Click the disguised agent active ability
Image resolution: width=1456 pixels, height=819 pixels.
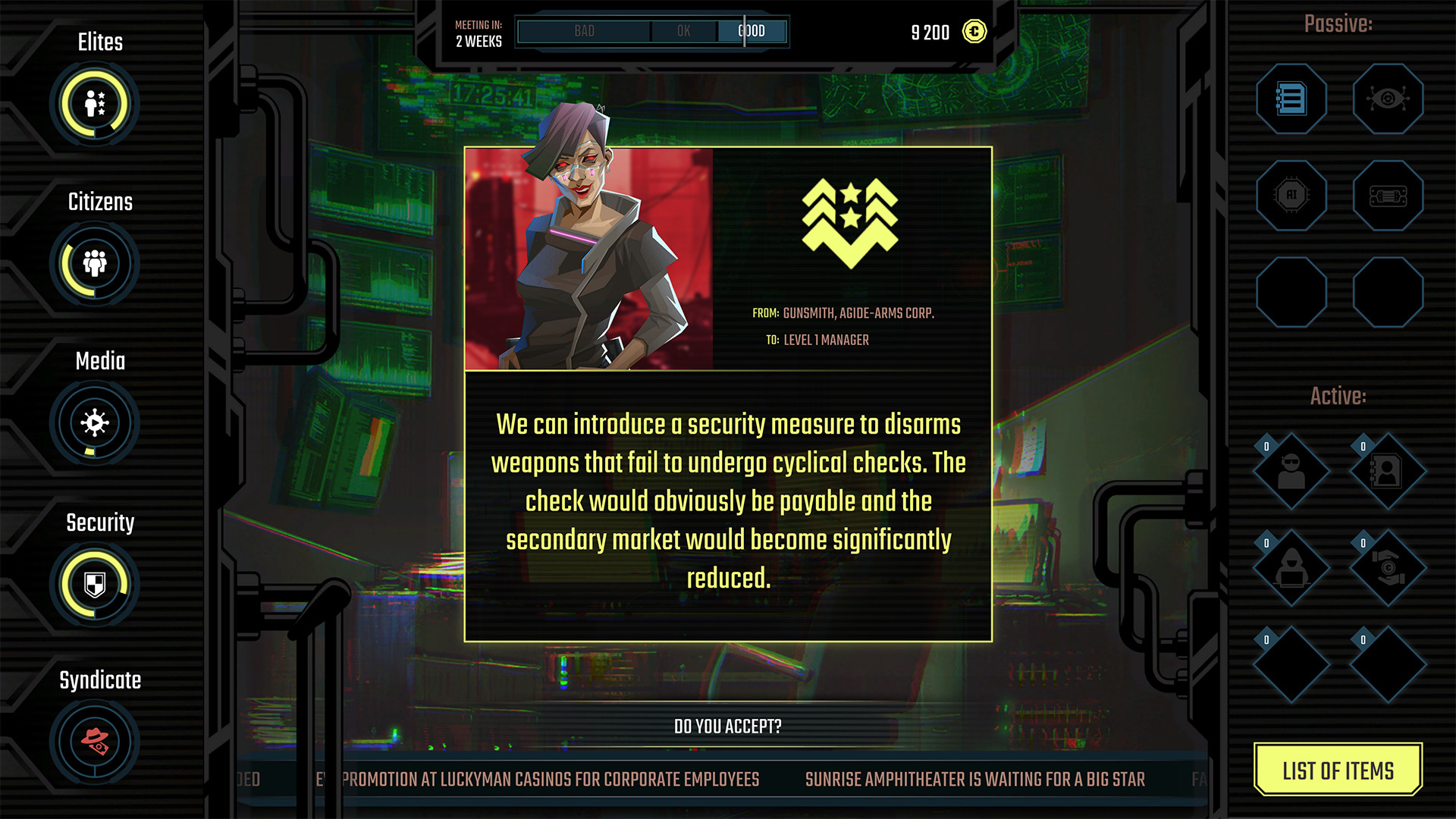[x=1291, y=472]
